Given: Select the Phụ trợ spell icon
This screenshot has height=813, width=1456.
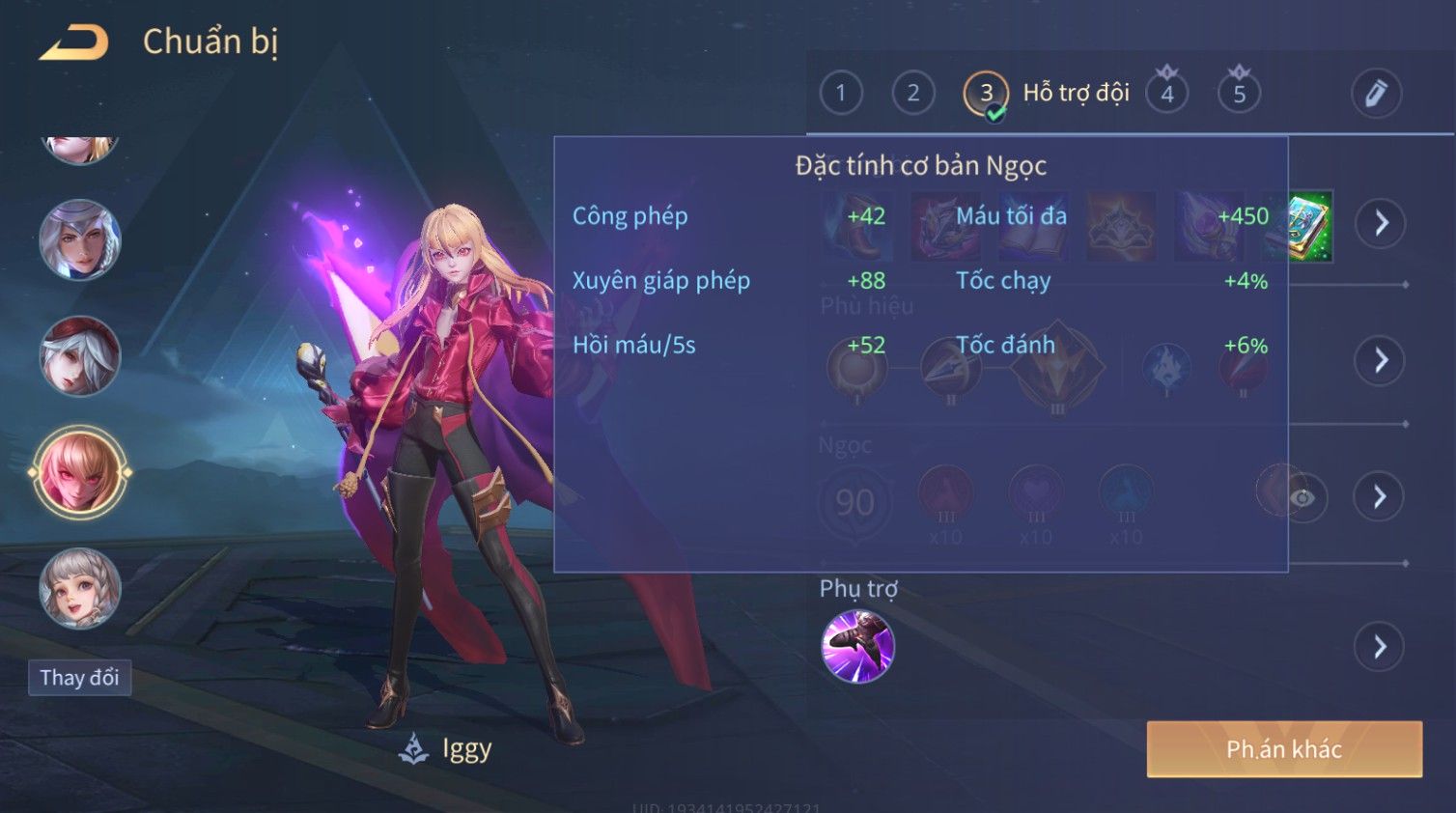Looking at the screenshot, I should tap(857, 646).
